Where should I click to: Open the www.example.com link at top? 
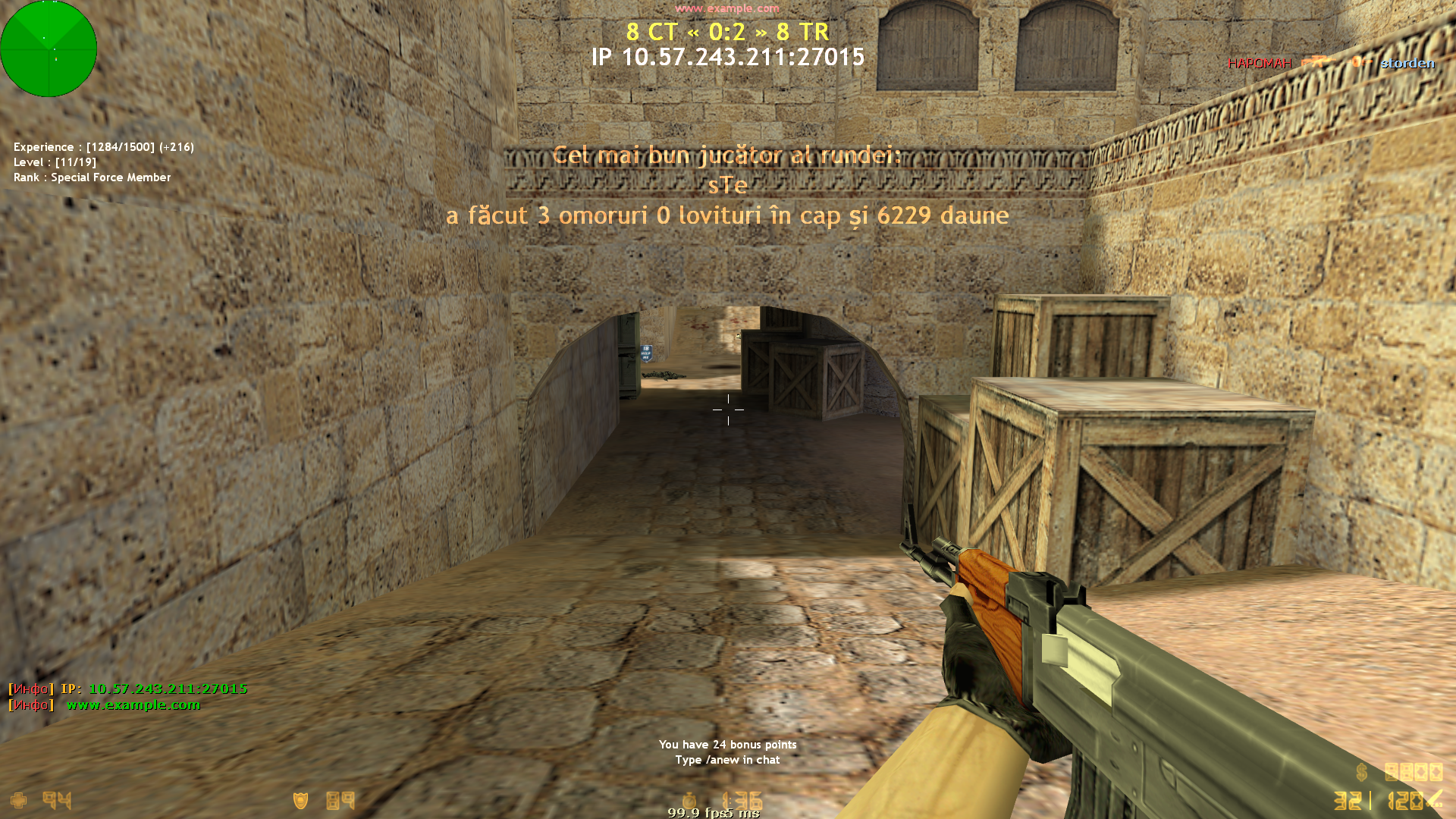(726, 9)
